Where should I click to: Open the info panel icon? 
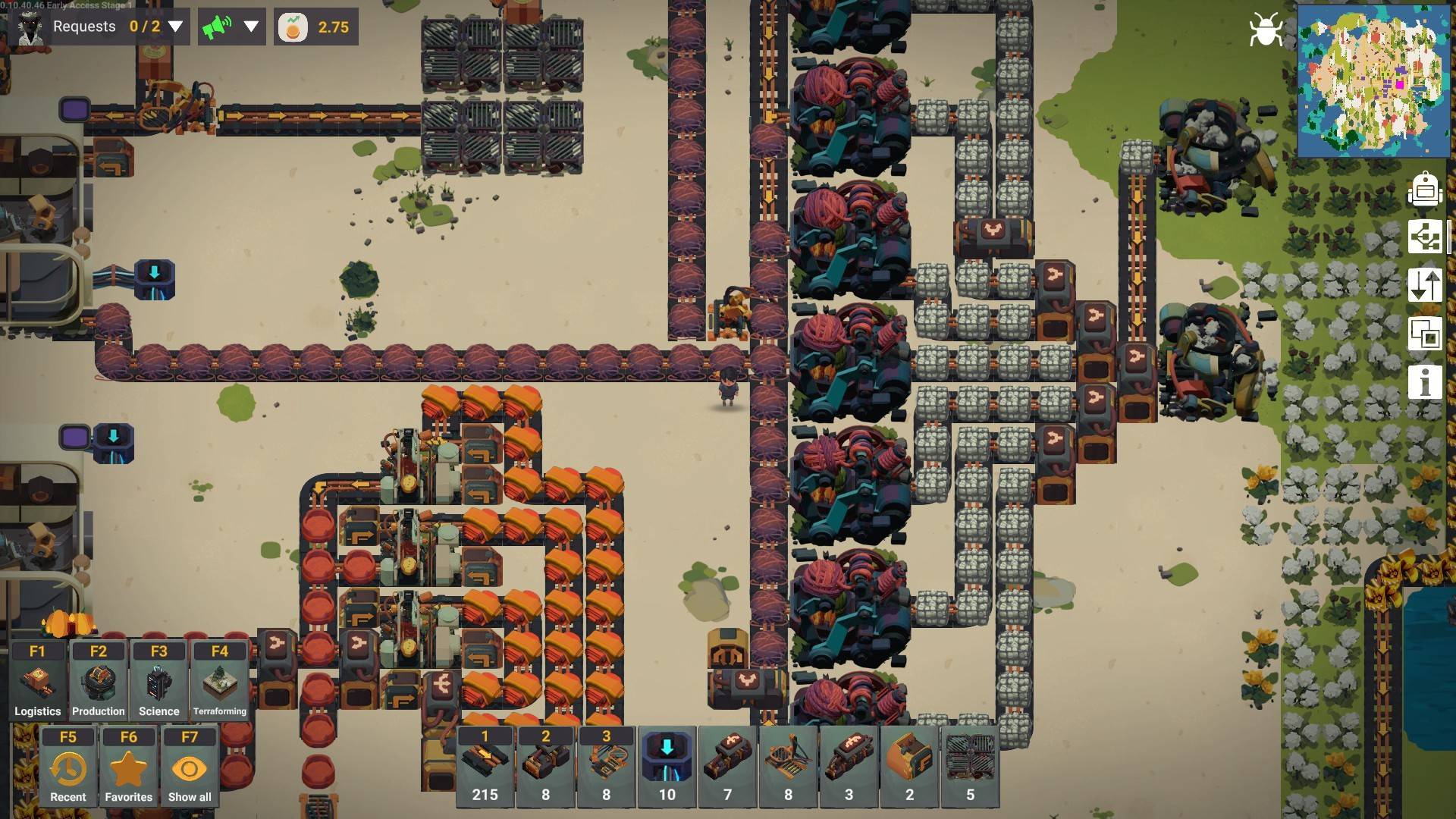[x=1425, y=381]
